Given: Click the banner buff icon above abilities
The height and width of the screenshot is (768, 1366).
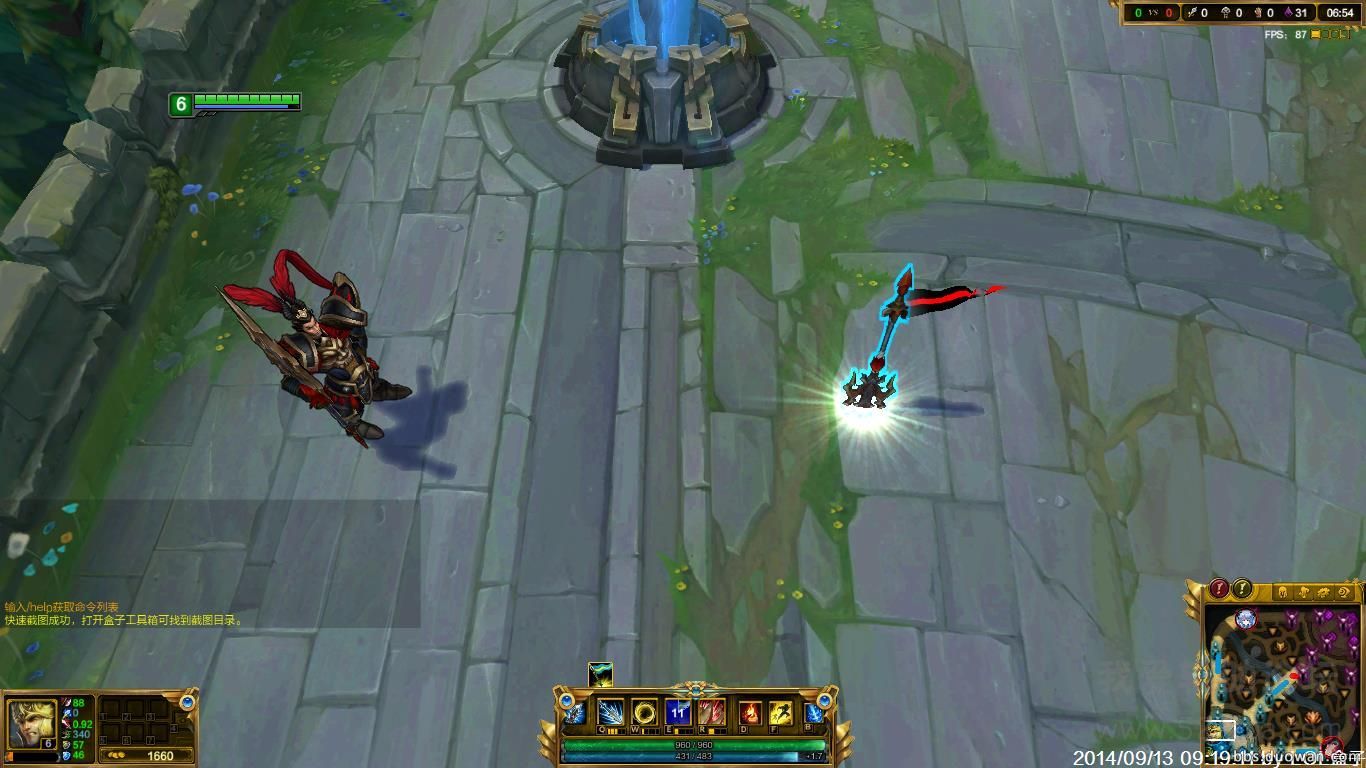Looking at the screenshot, I should point(600,674).
